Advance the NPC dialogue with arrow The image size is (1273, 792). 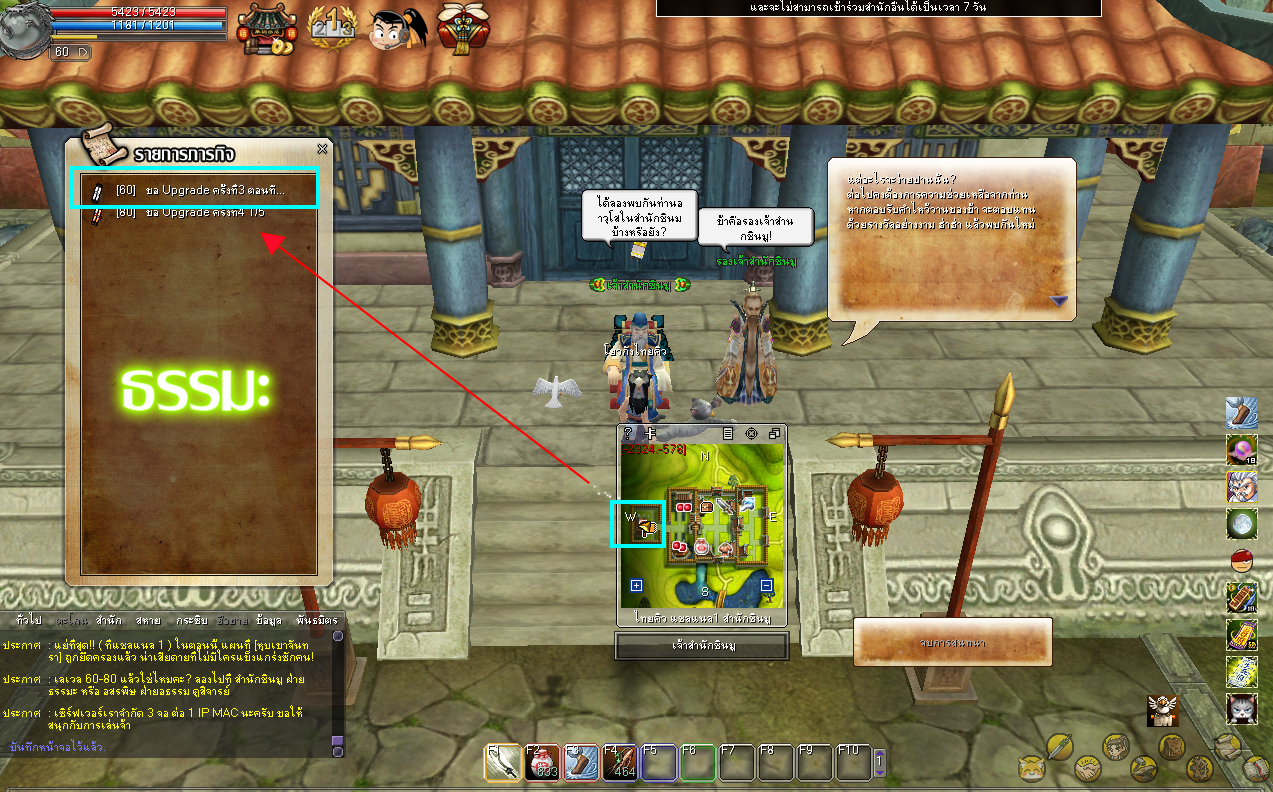pos(1058,300)
